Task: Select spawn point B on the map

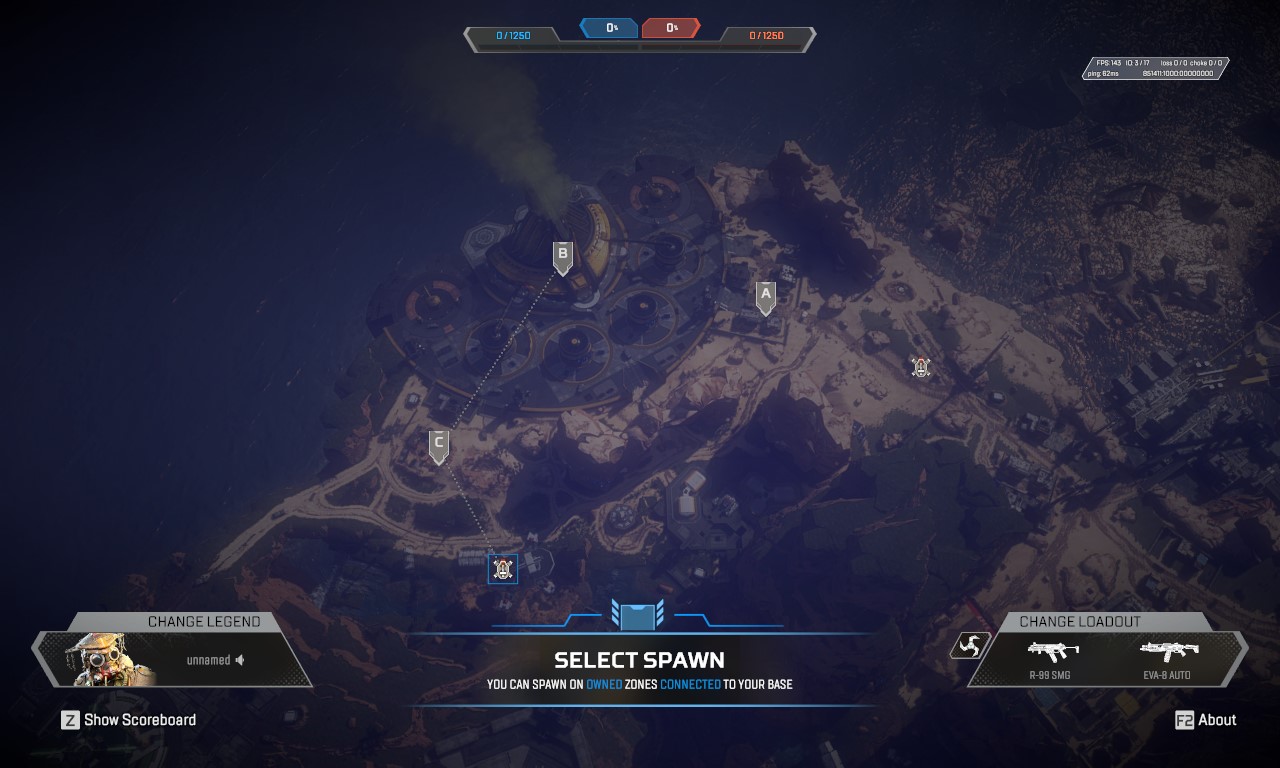Action: coord(562,257)
